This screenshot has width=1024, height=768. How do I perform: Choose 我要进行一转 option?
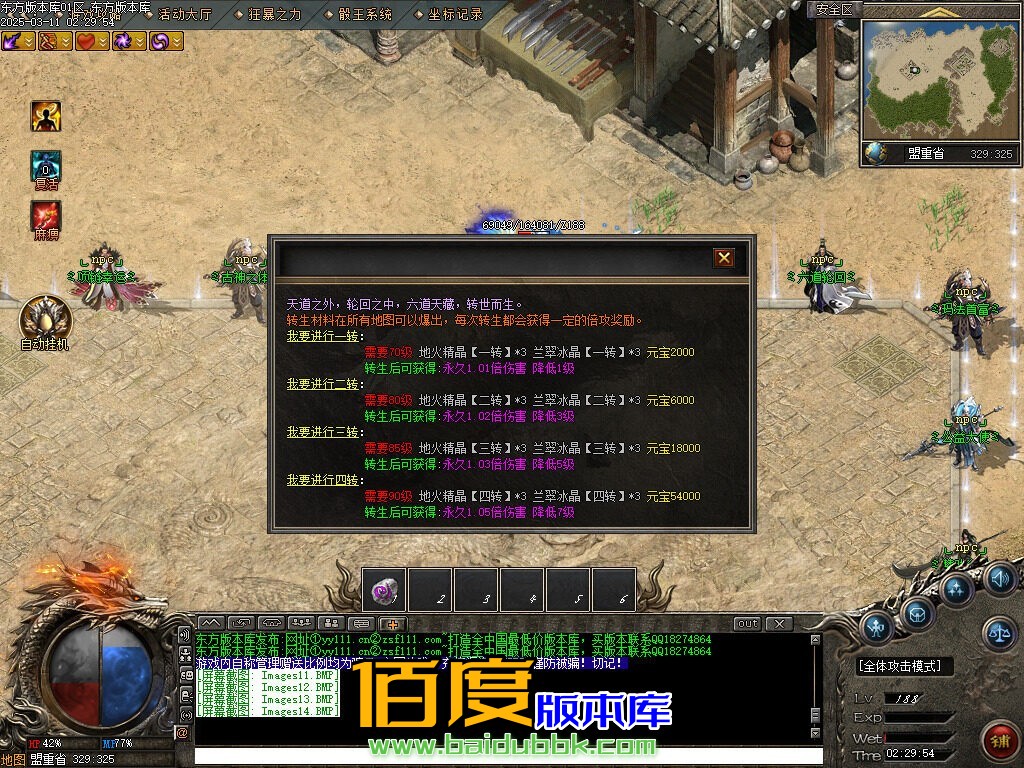click(x=323, y=336)
